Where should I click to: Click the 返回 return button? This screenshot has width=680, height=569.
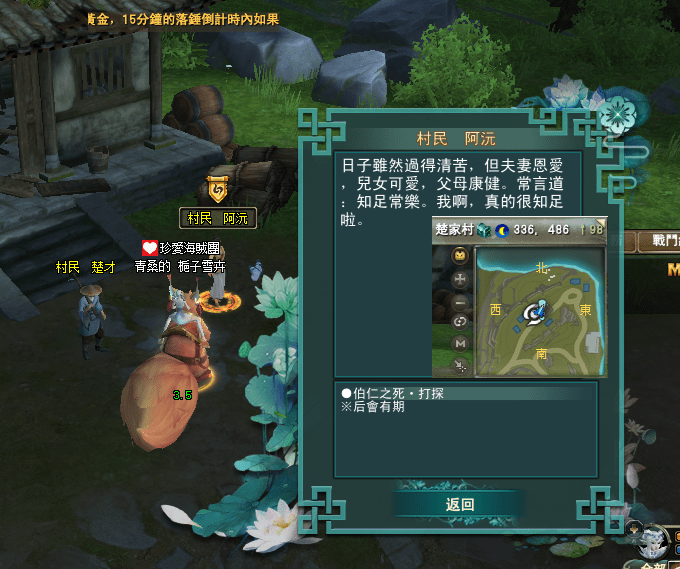click(x=459, y=505)
